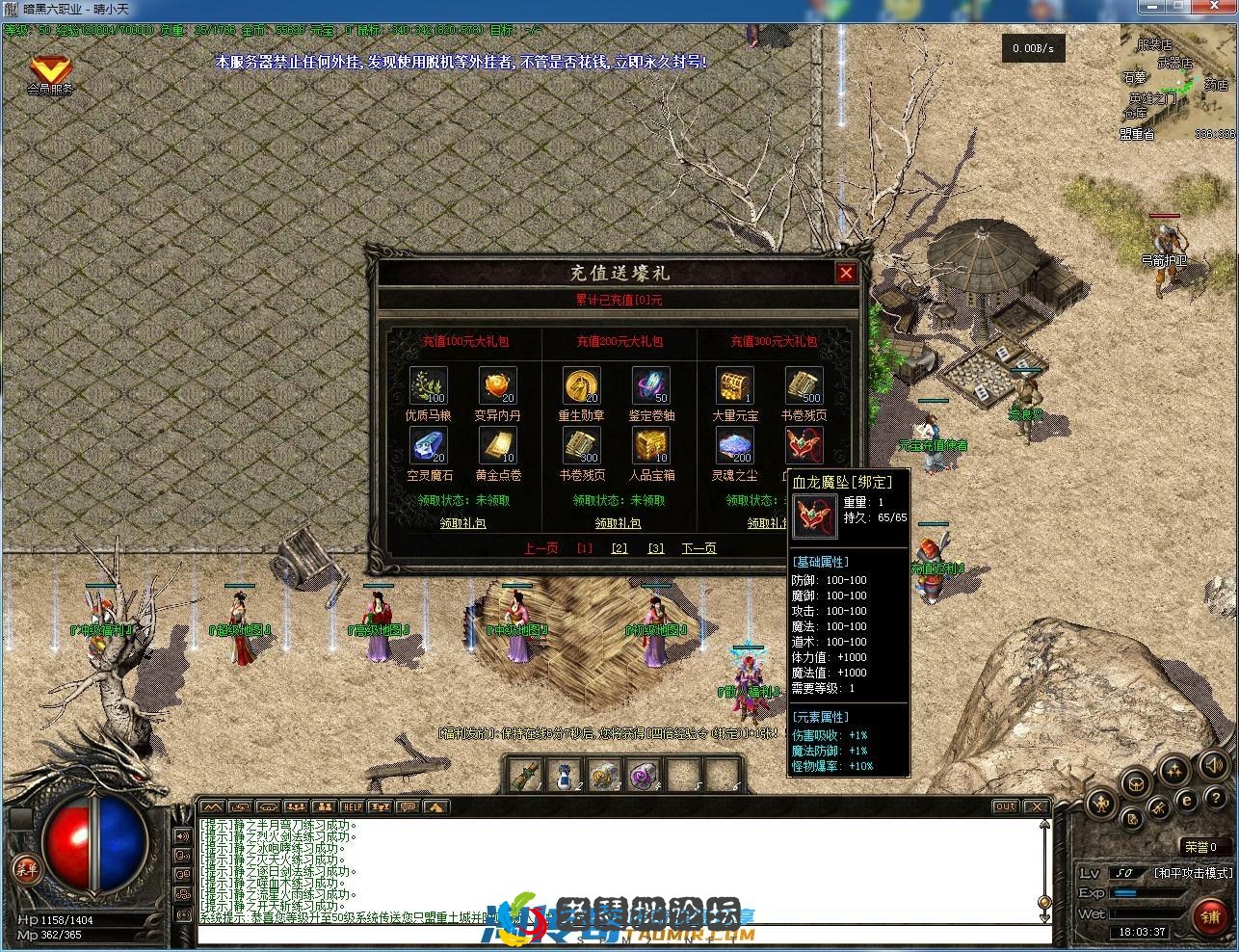Select the 重生勋章 gold horse medal icon
Viewport: 1239px width, 952px height.
(582, 385)
